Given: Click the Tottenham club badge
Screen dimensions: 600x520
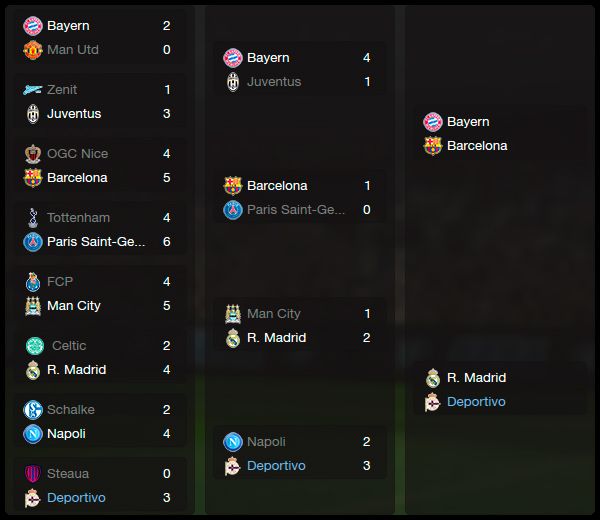Looking at the screenshot, I should 32,218.
